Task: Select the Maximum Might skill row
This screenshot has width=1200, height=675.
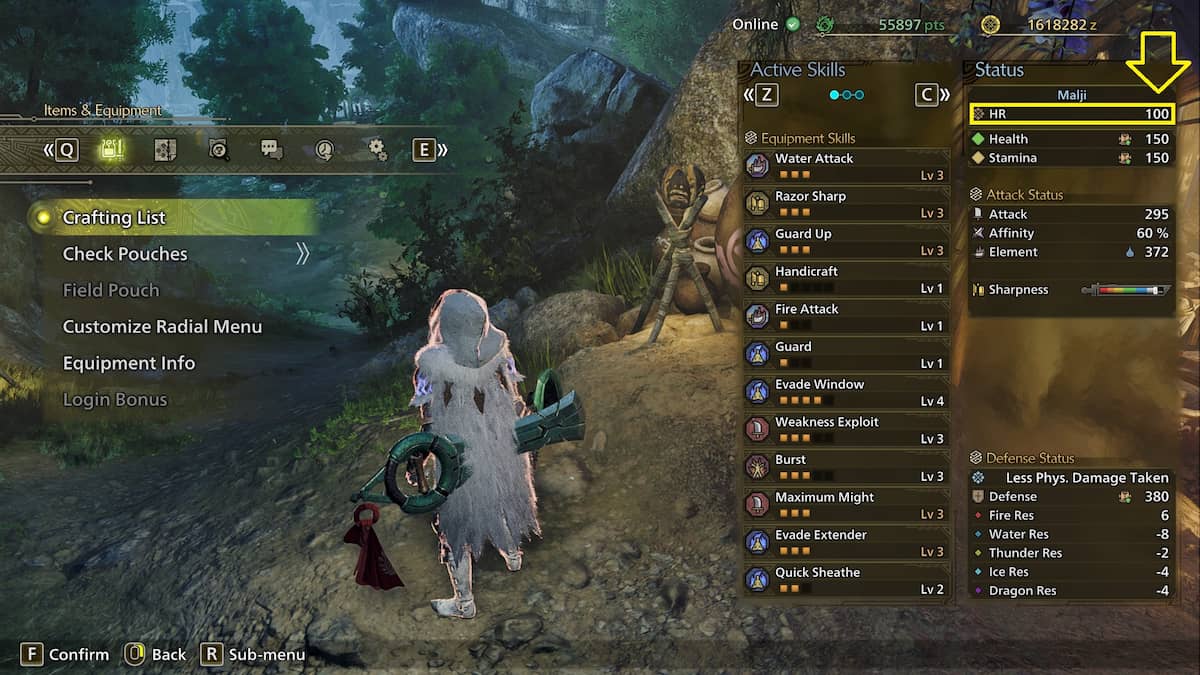Action: coord(845,505)
